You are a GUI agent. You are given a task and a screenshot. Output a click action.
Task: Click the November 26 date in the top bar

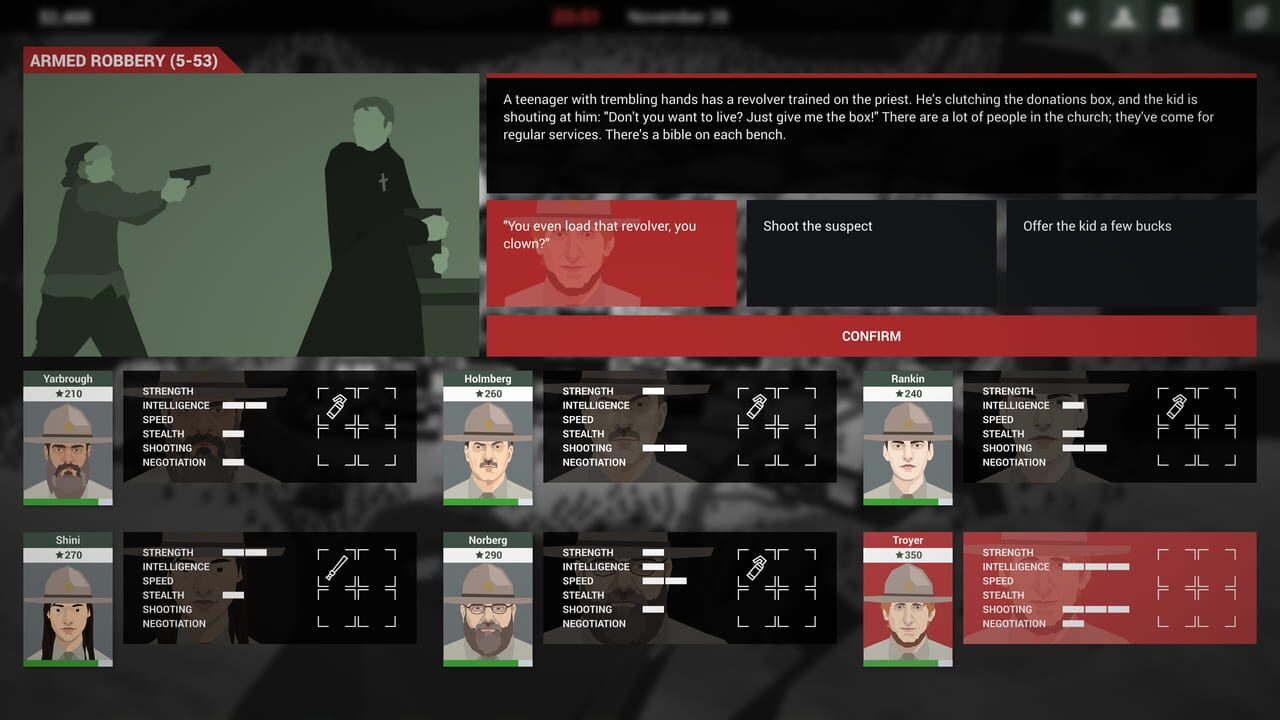tap(667, 16)
